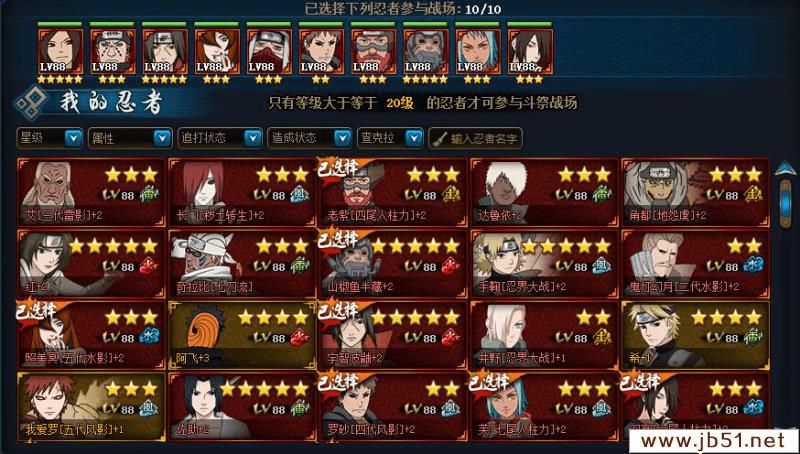Pick the 达鲁依 ninja card

[542, 190]
